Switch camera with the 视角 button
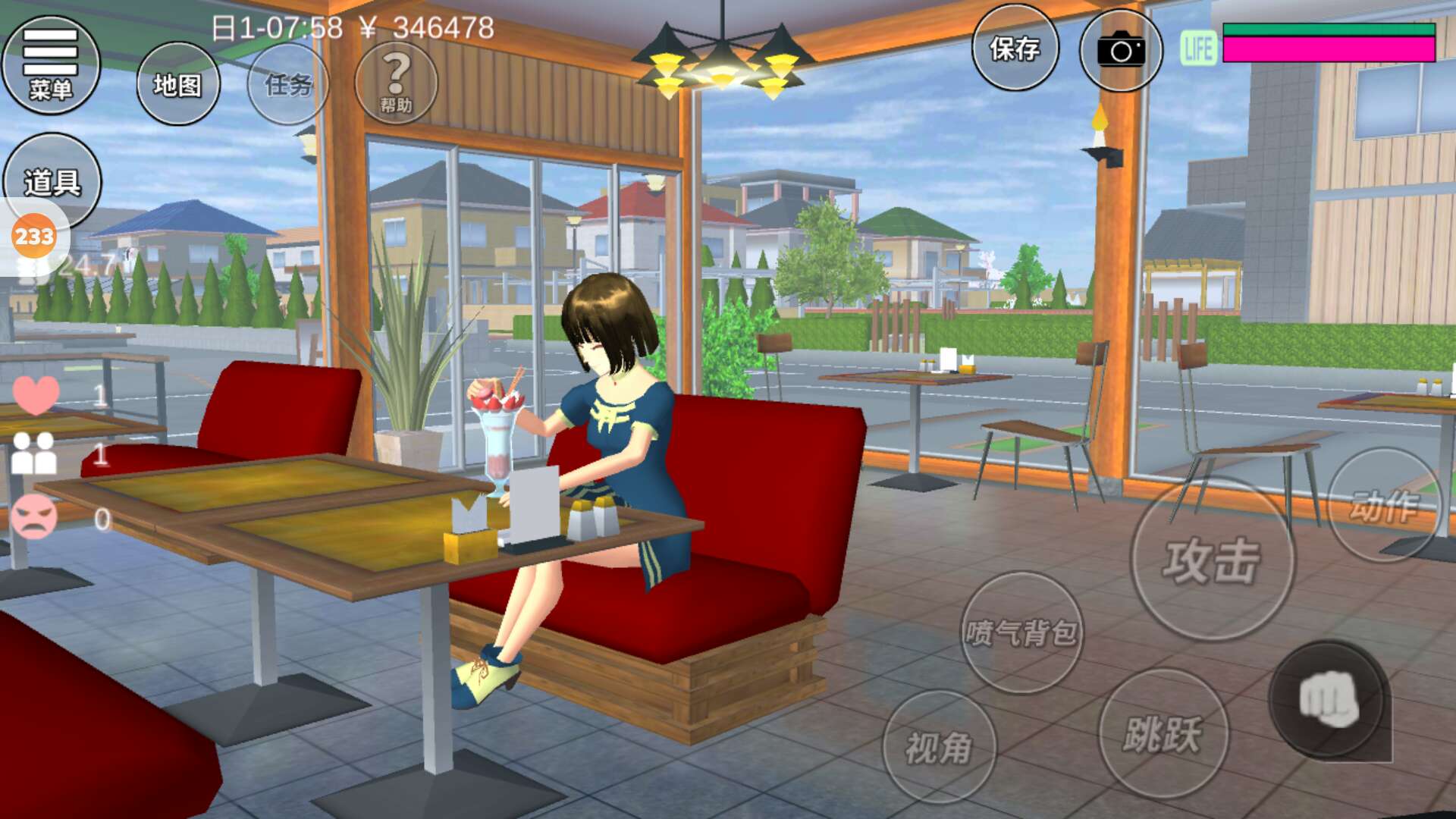The height and width of the screenshot is (819, 1456). click(939, 747)
